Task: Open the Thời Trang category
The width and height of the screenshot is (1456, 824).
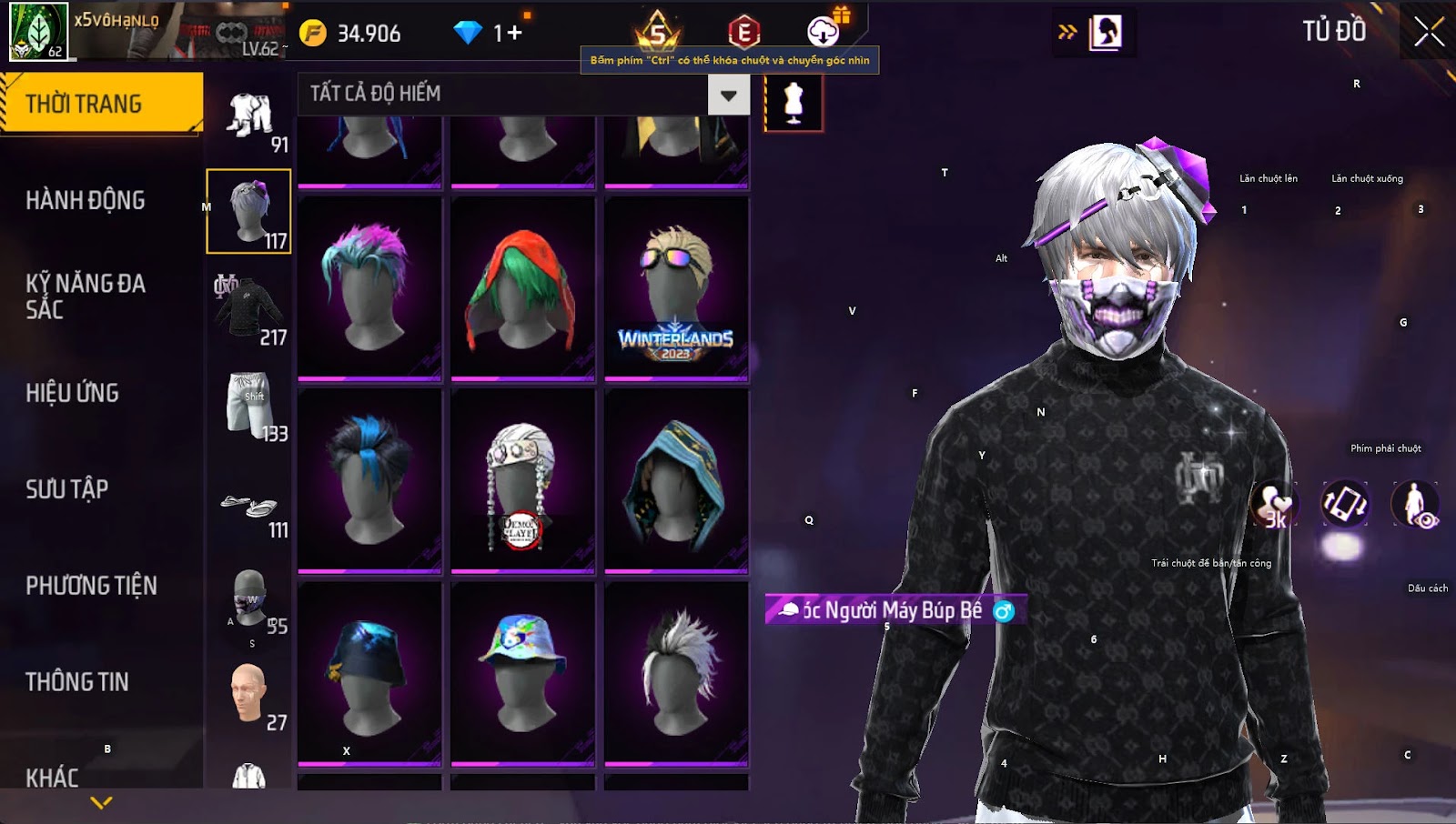Action: tap(100, 104)
